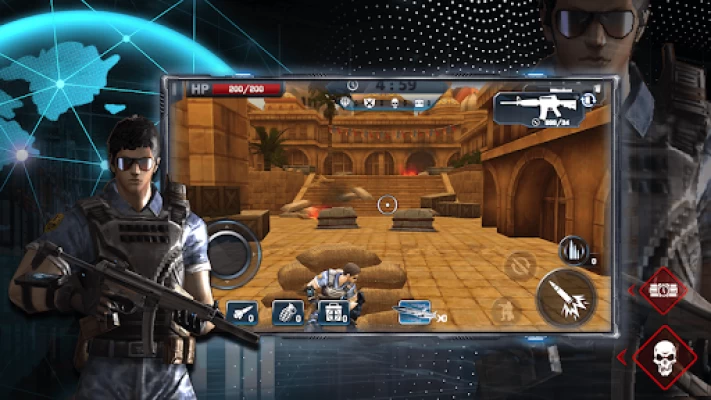Select the red skull diamond icon
Screen dimensions: 711x400
click(663, 356)
